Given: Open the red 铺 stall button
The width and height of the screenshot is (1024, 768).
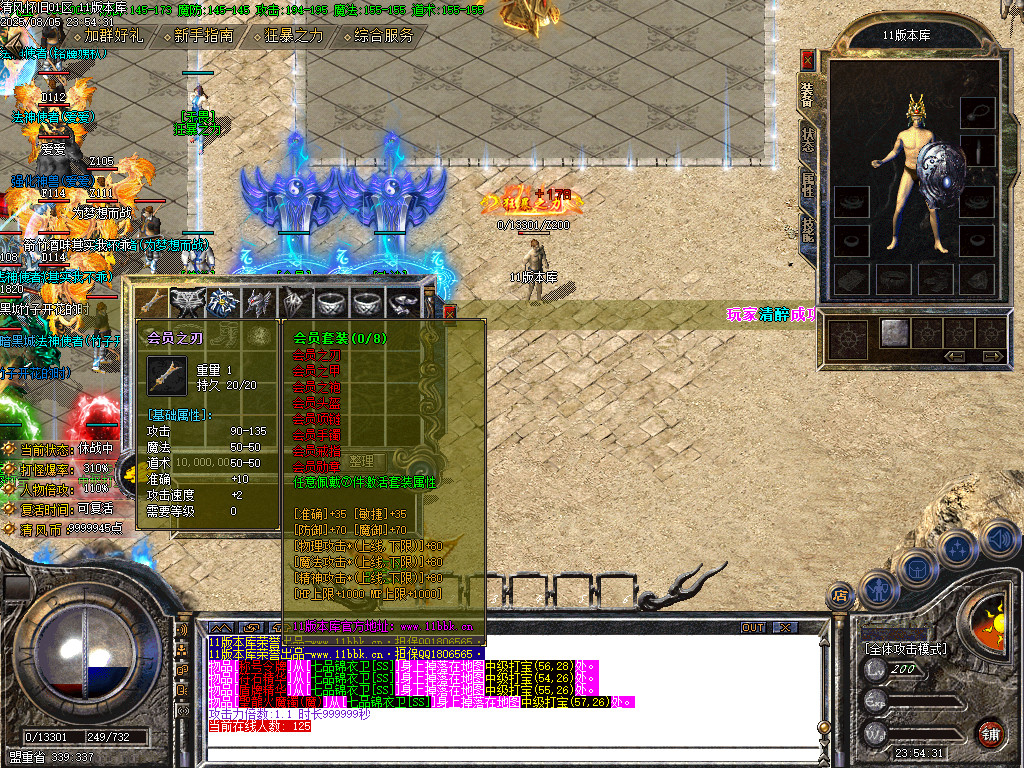Looking at the screenshot, I should point(990,733).
